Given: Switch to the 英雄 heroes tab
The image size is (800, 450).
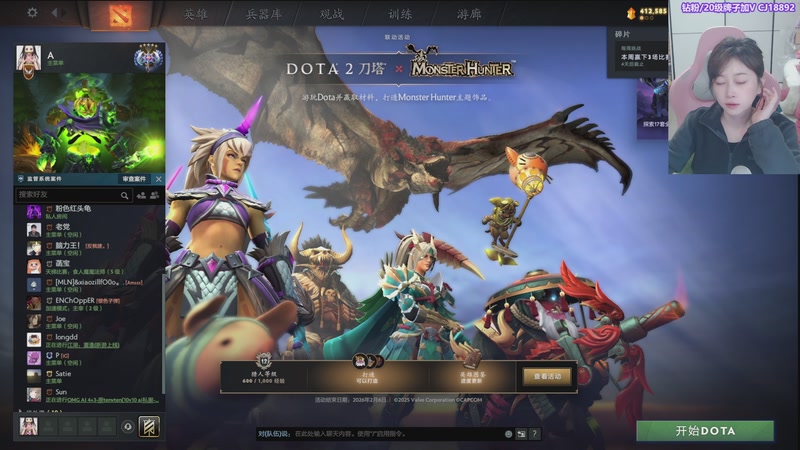Looking at the screenshot, I should point(196,15).
